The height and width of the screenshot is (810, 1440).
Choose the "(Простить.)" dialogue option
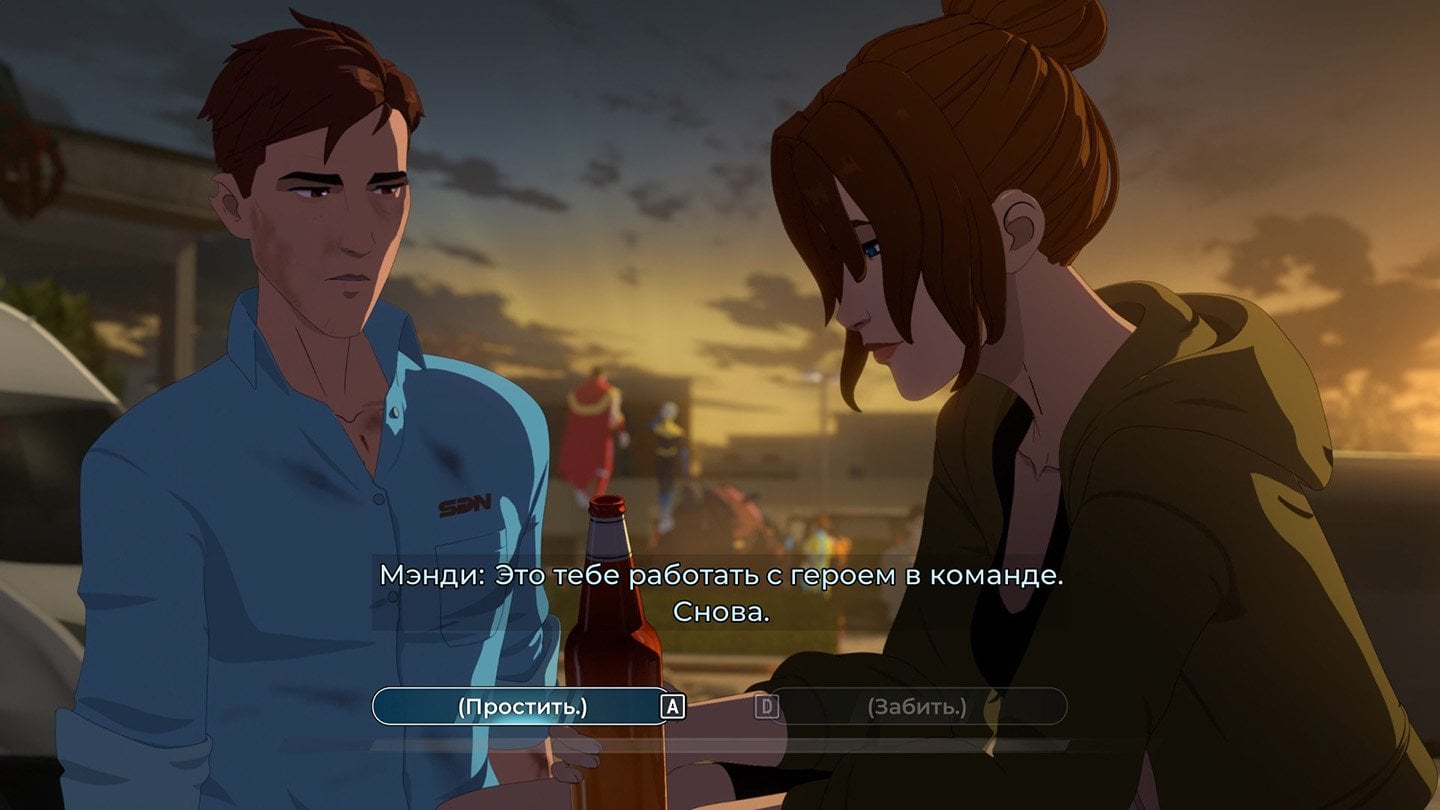click(521, 707)
